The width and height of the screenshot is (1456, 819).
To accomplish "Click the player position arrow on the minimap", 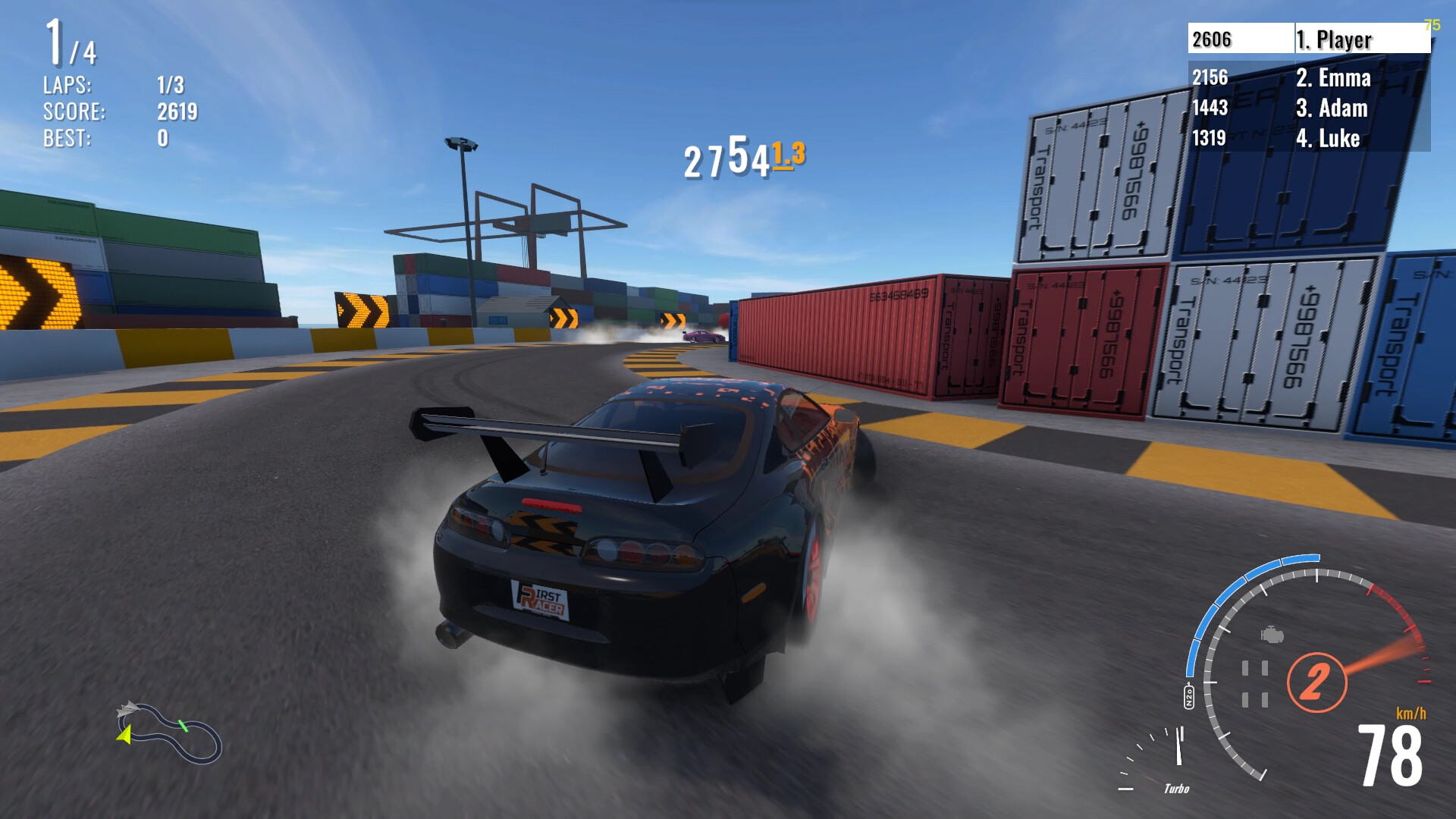I will pos(124,736).
